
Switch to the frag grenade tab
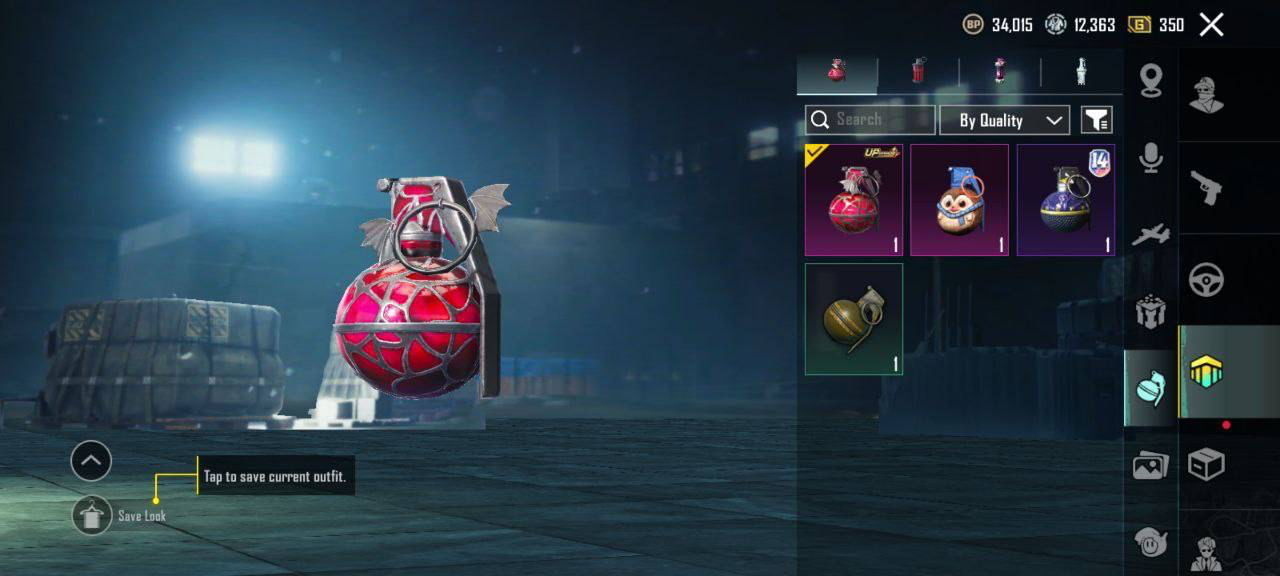837,72
